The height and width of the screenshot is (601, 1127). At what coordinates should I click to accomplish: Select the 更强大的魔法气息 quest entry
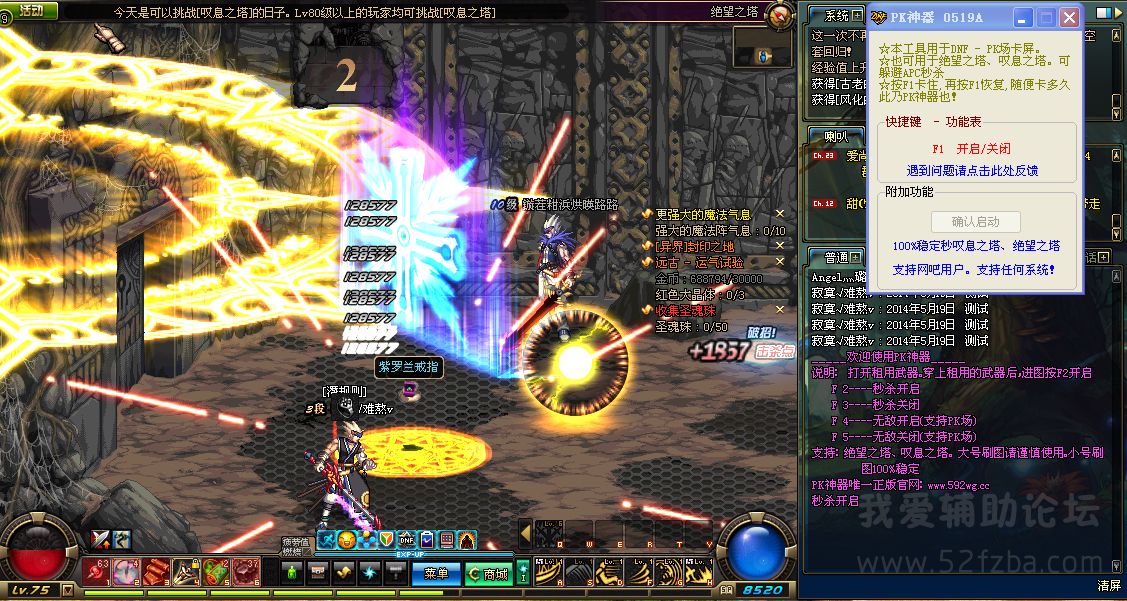(703, 214)
